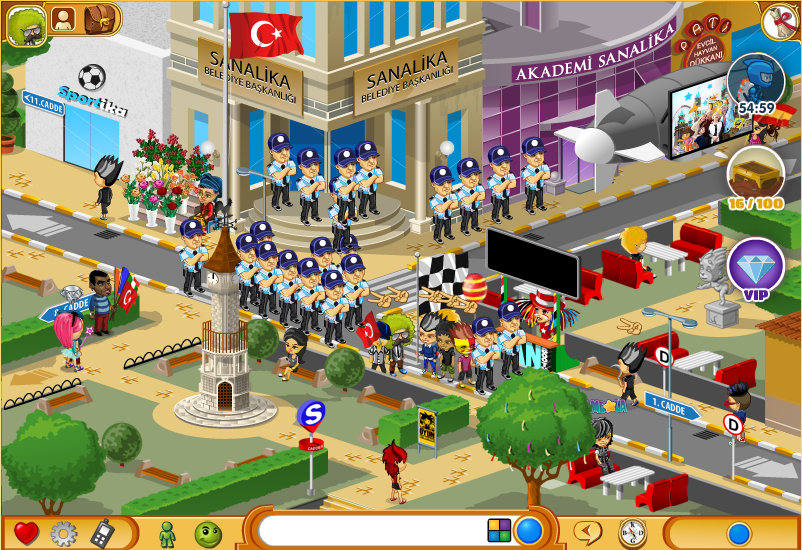This screenshot has height=550, width=802.
Task: Open the green smiley emoji menu
Action: click(207, 532)
